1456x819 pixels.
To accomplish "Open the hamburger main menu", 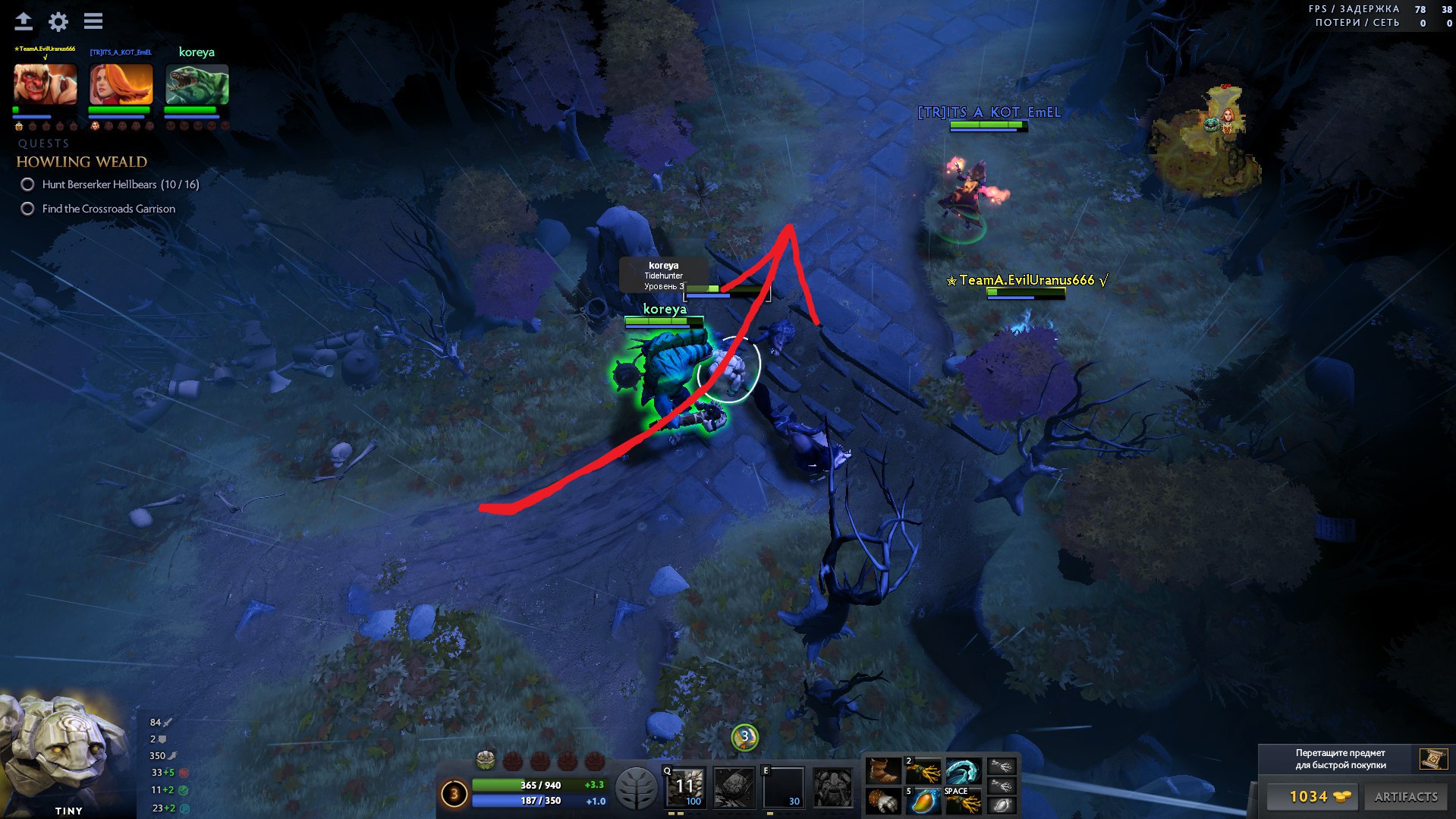I will [x=93, y=21].
